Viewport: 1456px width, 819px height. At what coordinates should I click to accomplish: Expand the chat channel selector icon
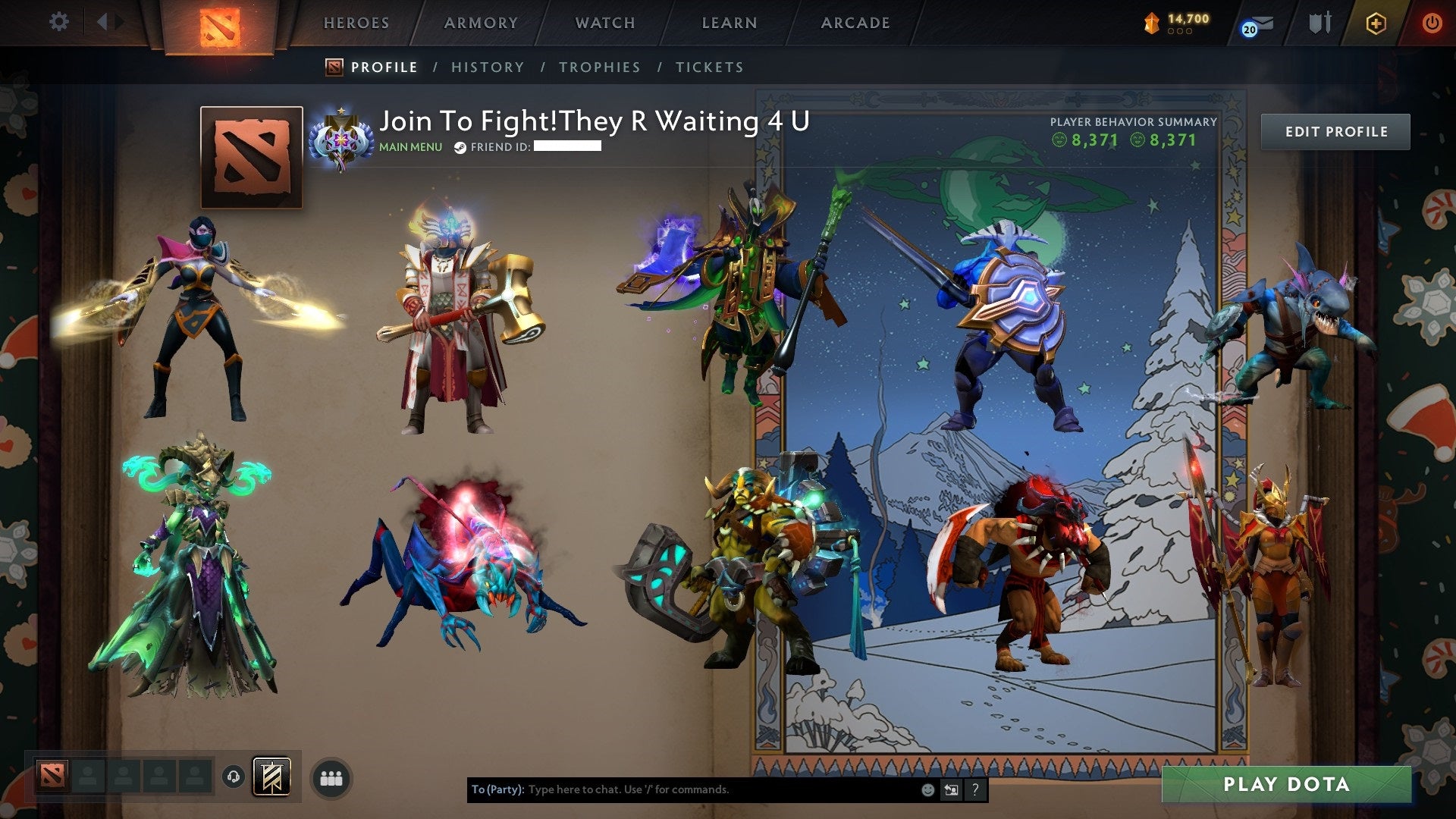(950, 789)
